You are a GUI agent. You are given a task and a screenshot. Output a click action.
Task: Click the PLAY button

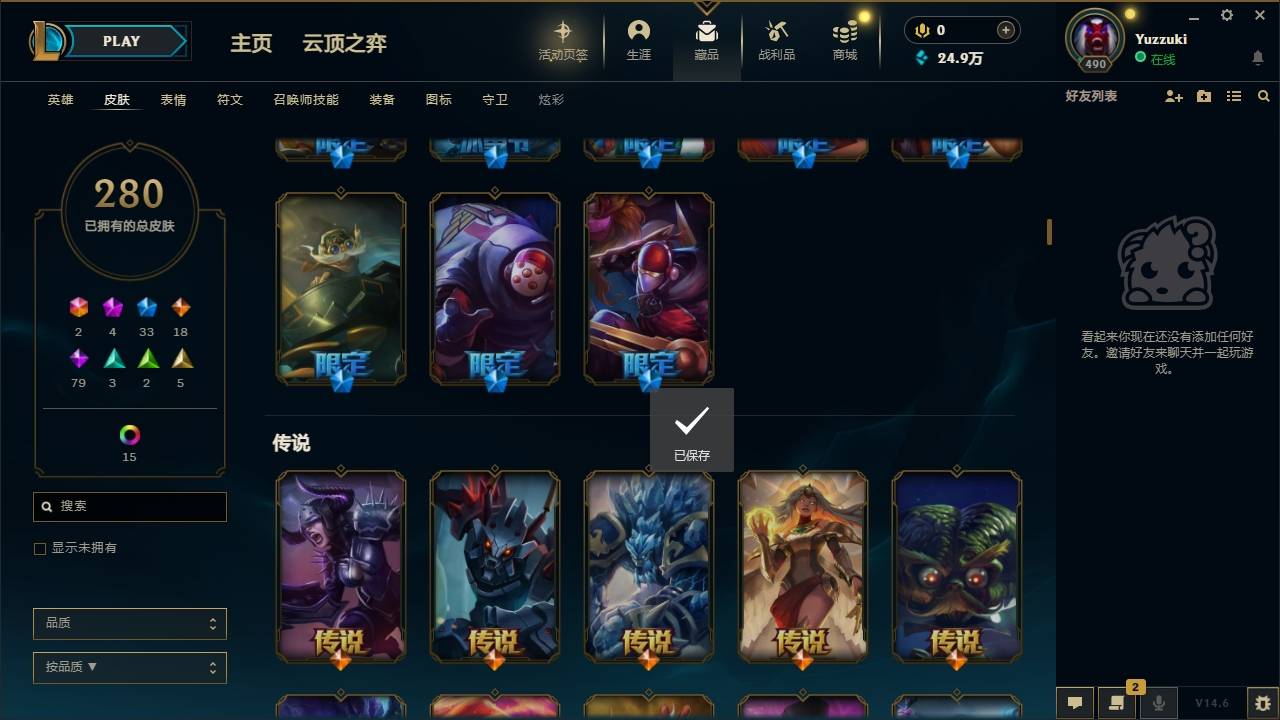[x=120, y=41]
